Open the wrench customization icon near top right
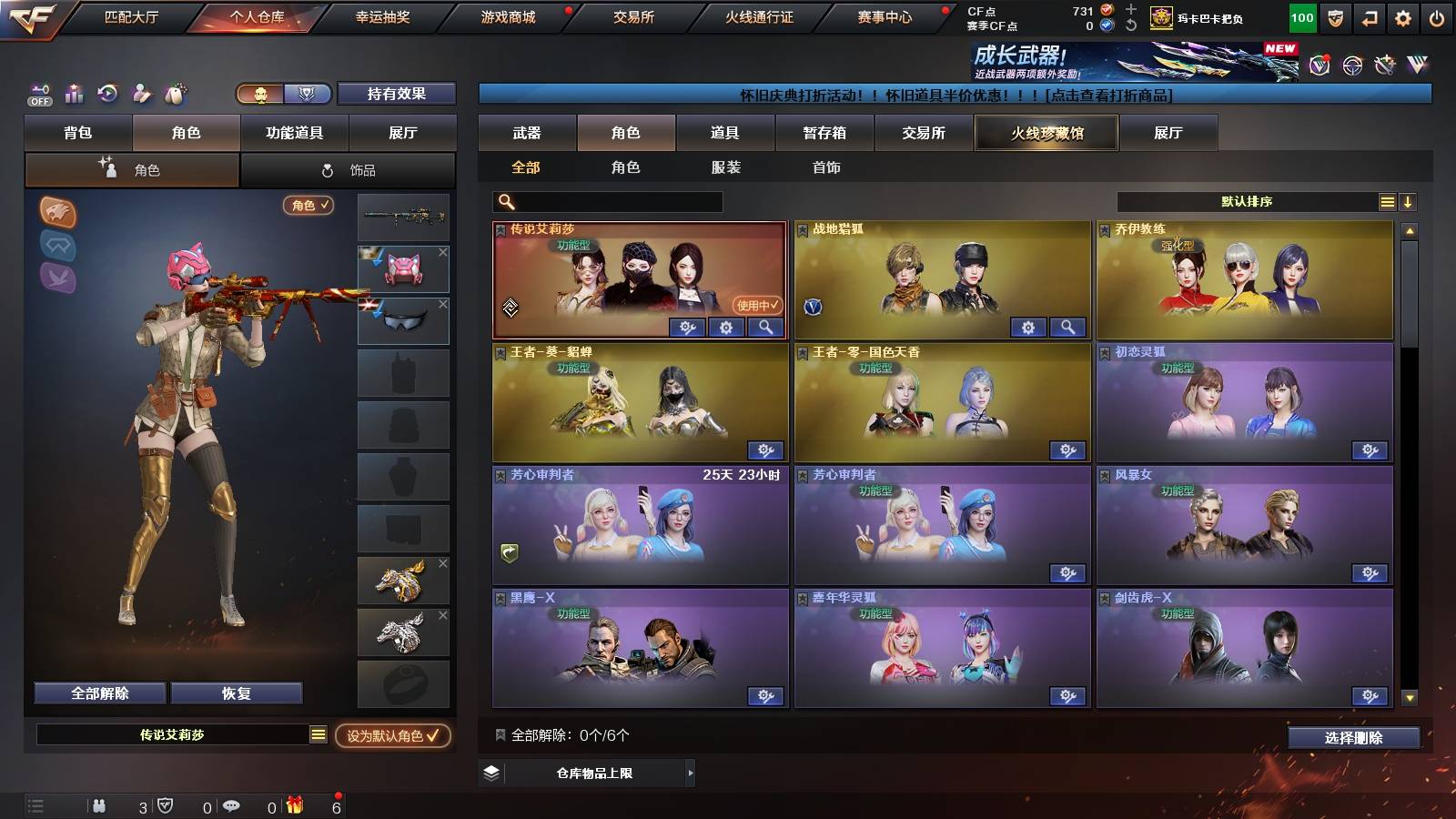 point(1384,65)
